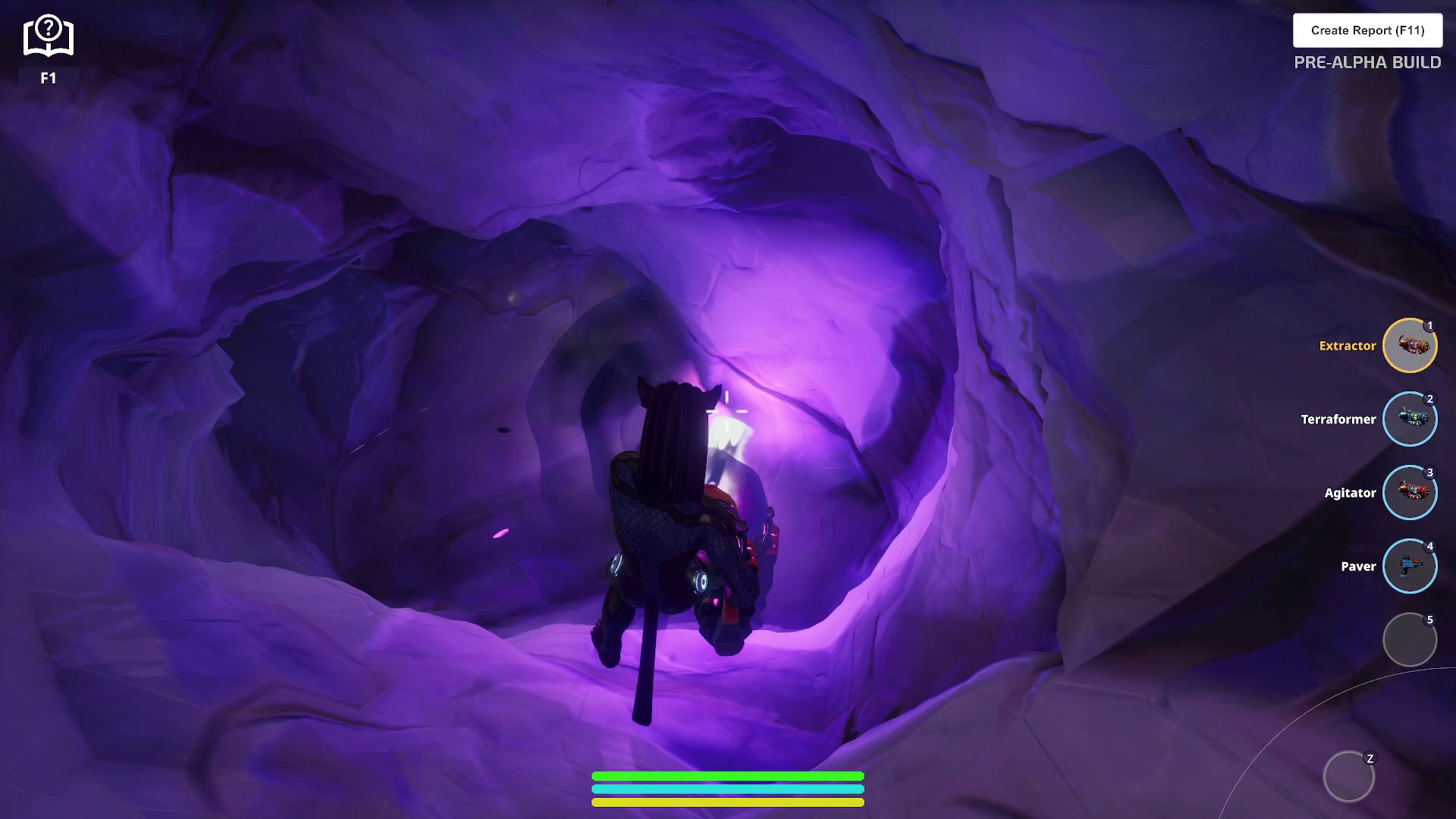This screenshot has width=1456, height=819.
Task: Click the Create Report button
Action: 1367,30
